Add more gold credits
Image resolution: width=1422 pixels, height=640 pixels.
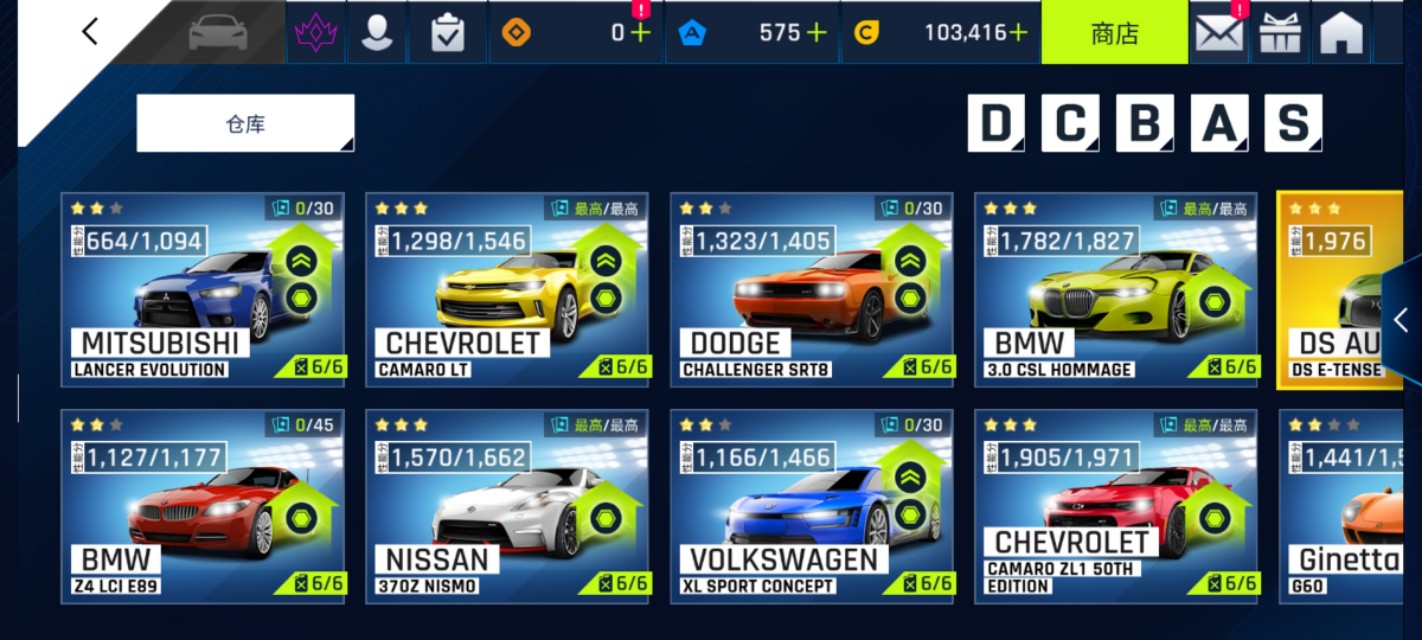(1018, 32)
